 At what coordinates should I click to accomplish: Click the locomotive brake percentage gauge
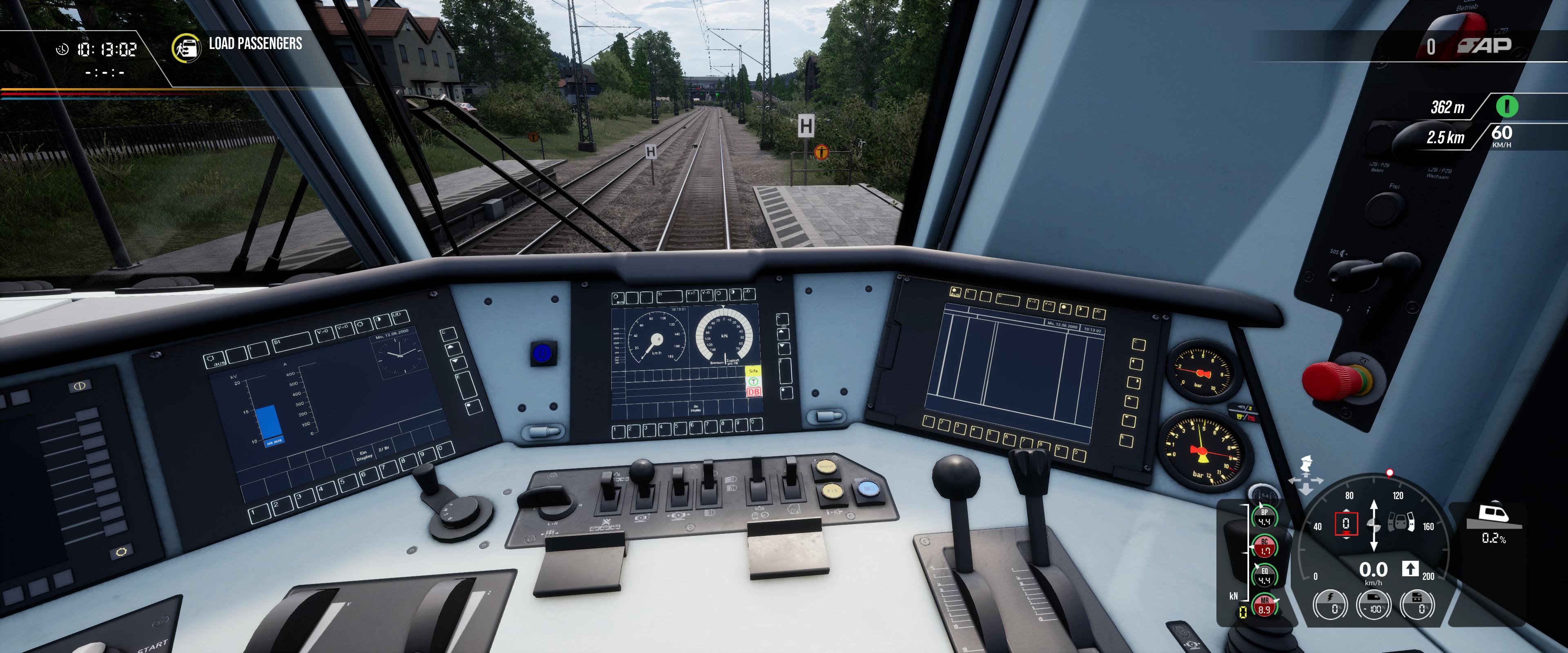click(1418, 605)
